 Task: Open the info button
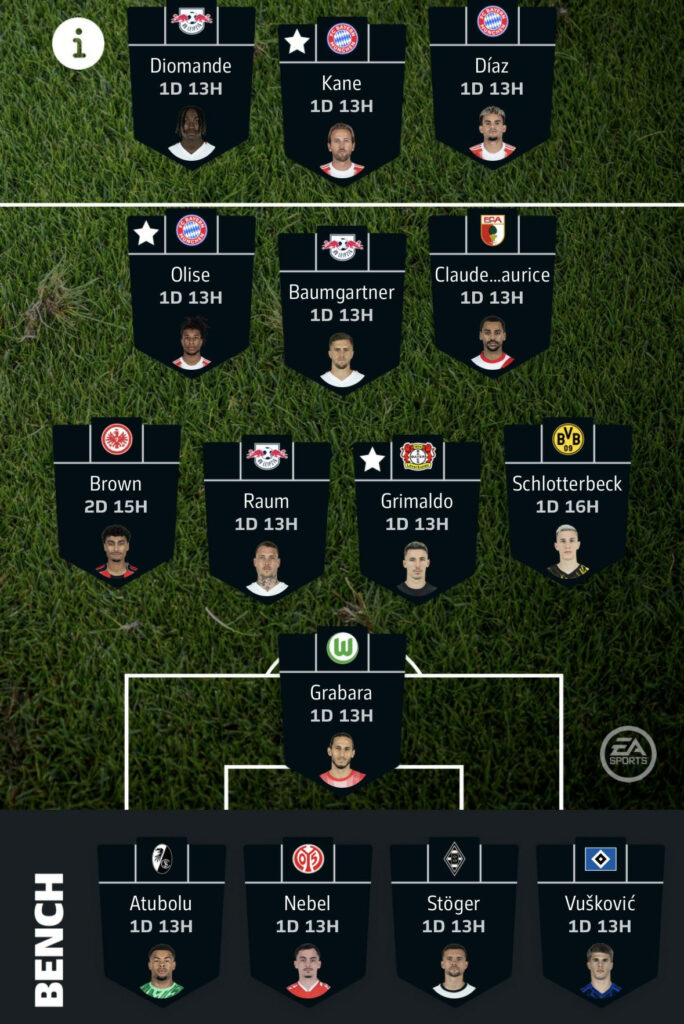coord(78,43)
